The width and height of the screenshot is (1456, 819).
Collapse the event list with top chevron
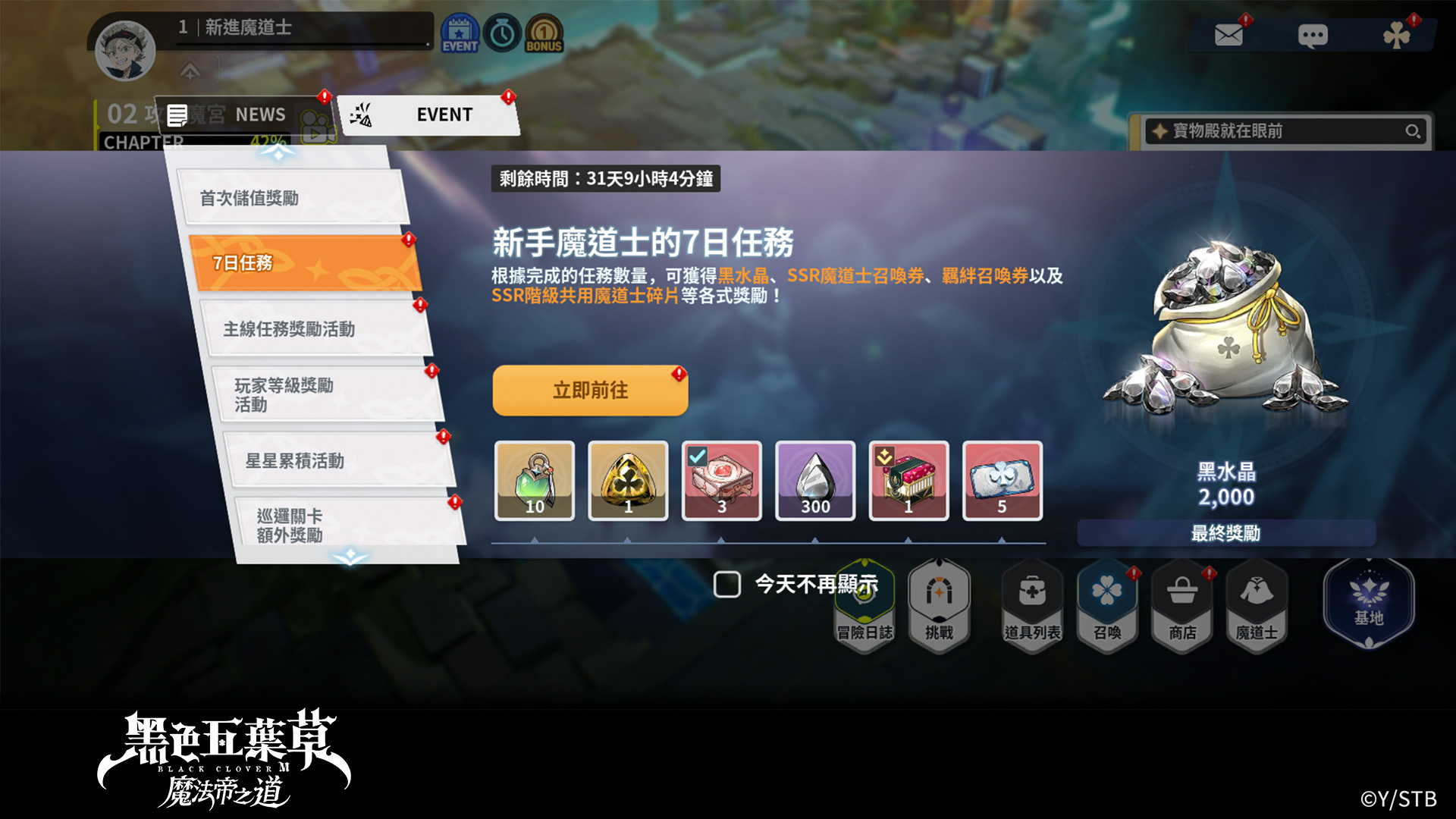[x=278, y=152]
